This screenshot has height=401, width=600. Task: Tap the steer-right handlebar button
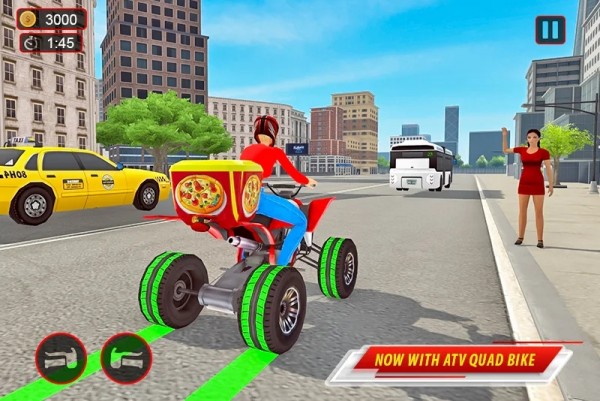coord(126,359)
